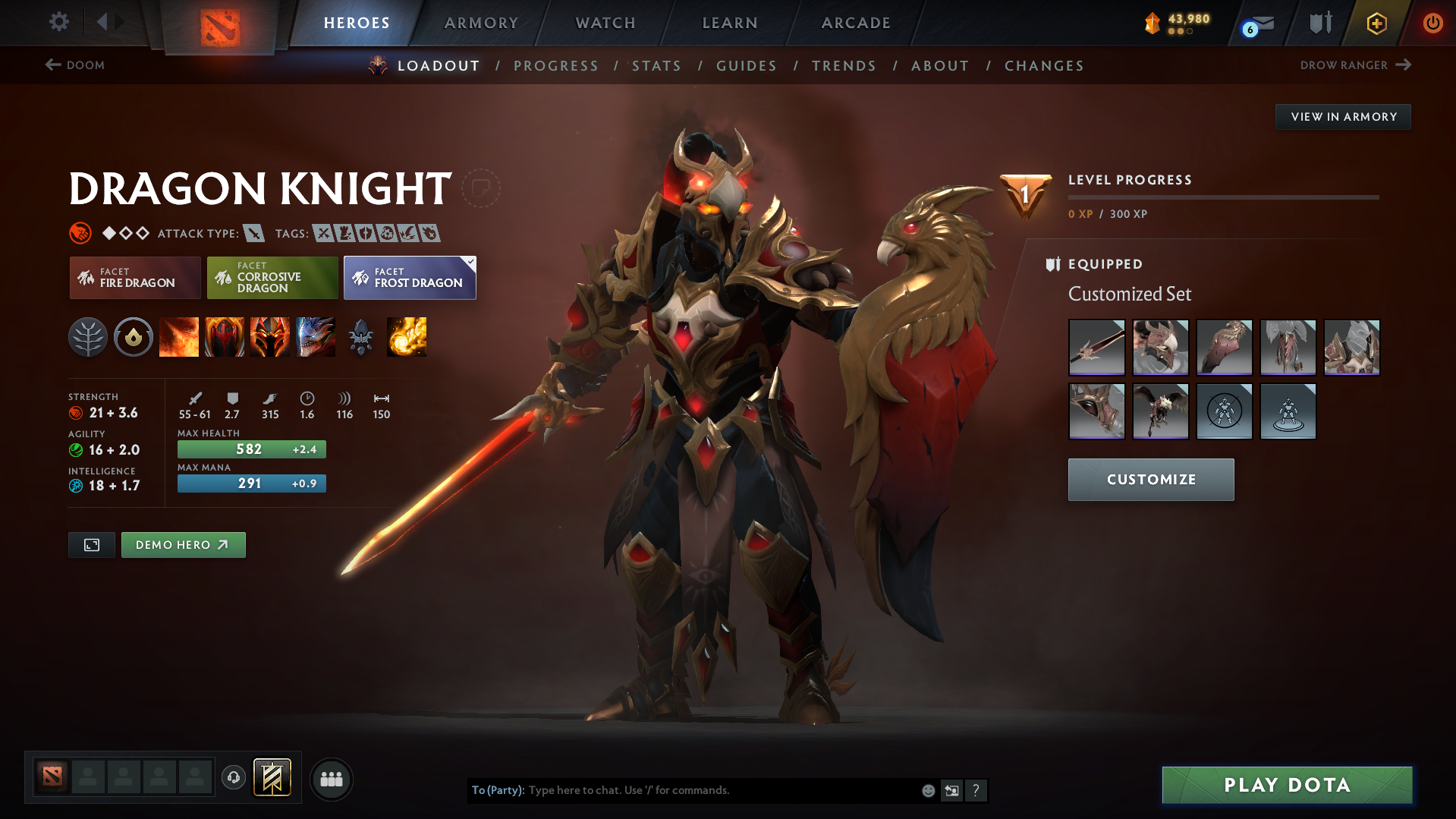The height and width of the screenshot is (819, 1456).
Task: Open the settings gear menu
Action: click(58, 23)
